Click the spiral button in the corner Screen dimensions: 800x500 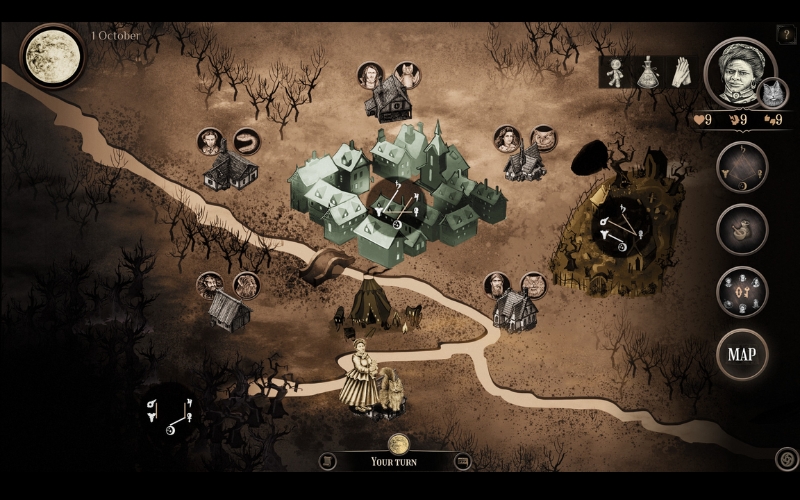[x=786, y=458]
